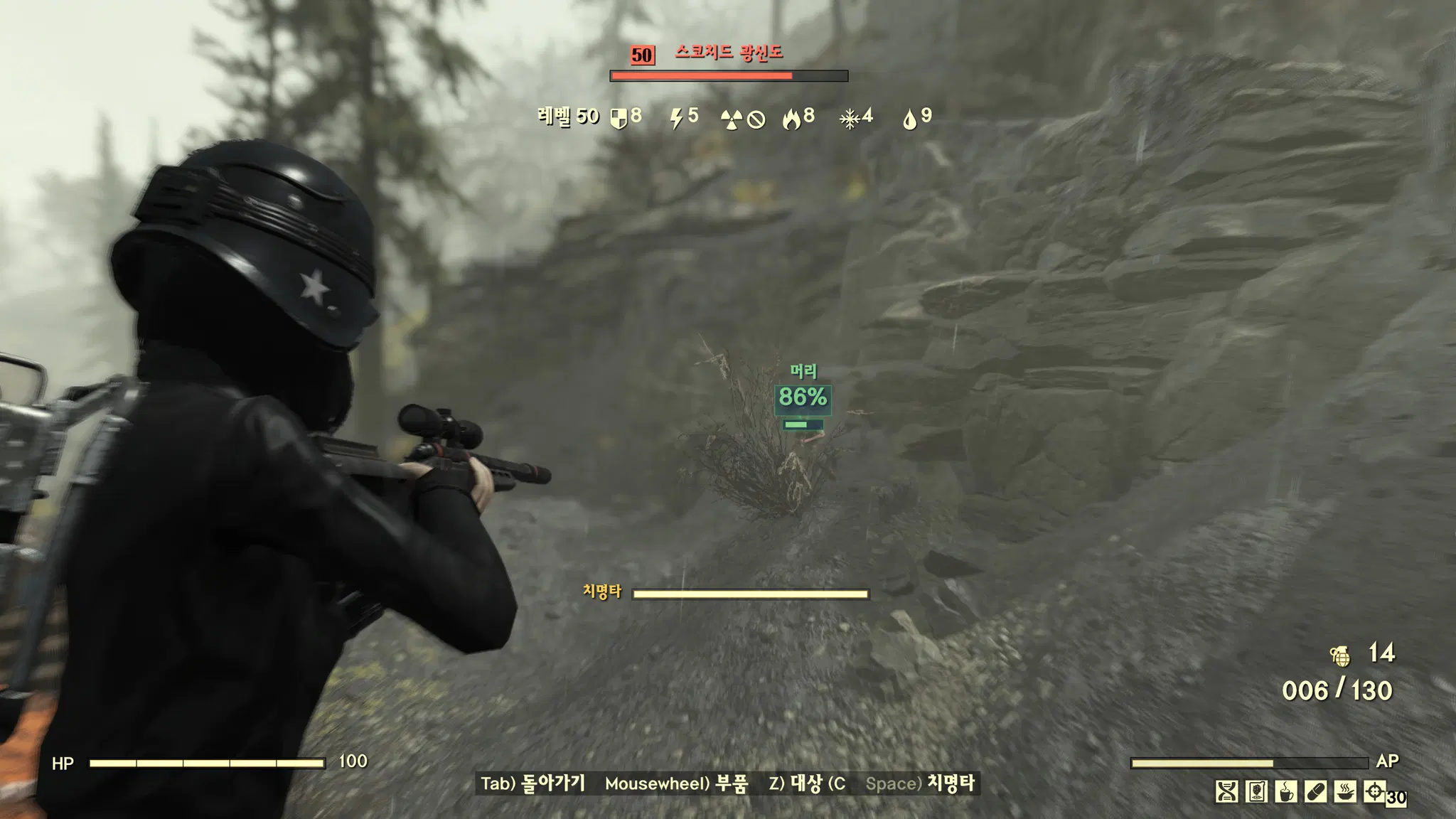Click the steaming food bowl buff icon
Image resolution: width=1456 pixels, height=819 pixels.
[1344, 791]
